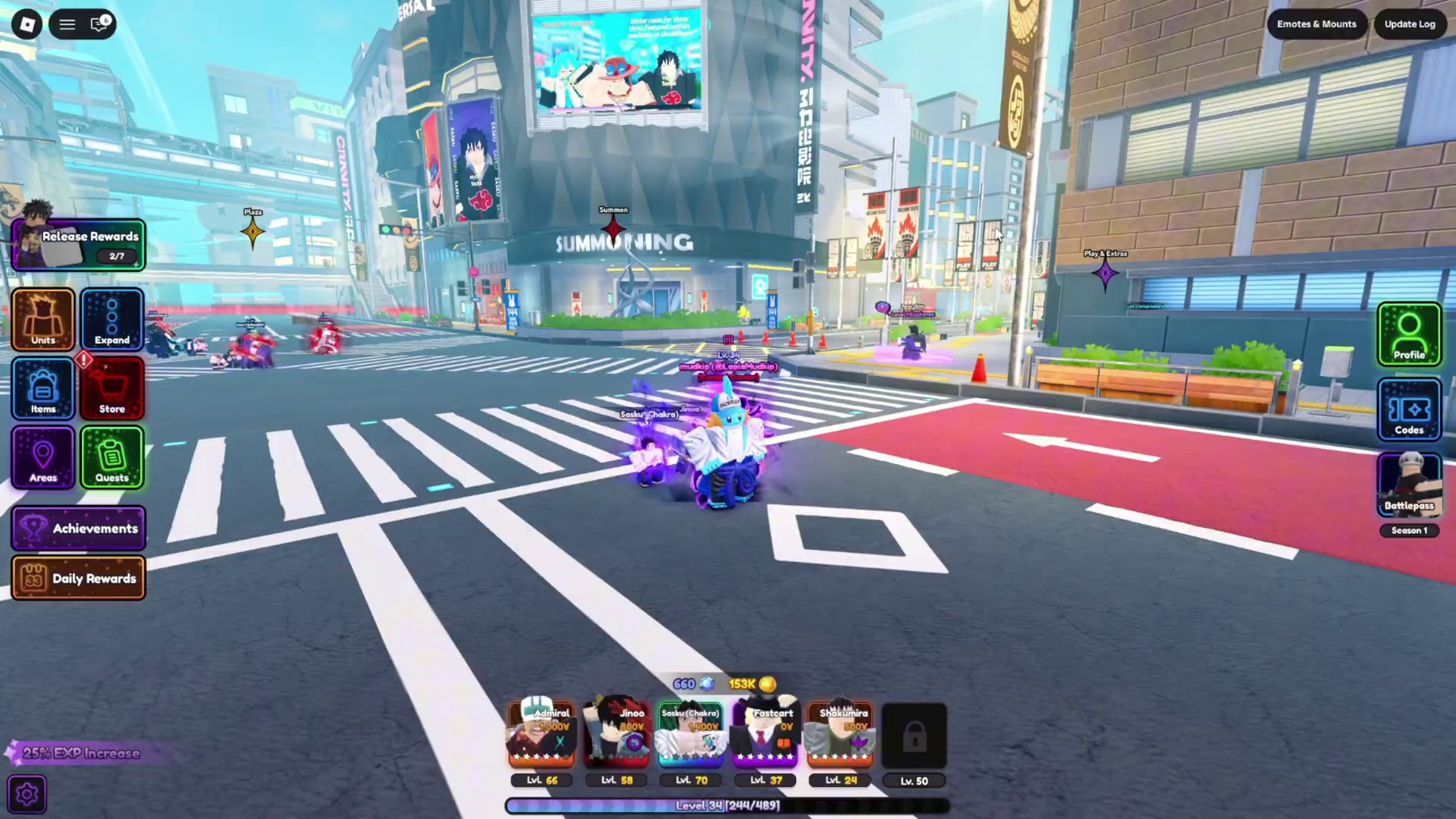Open Emotes & Mounts

(x=1316, y=24)
